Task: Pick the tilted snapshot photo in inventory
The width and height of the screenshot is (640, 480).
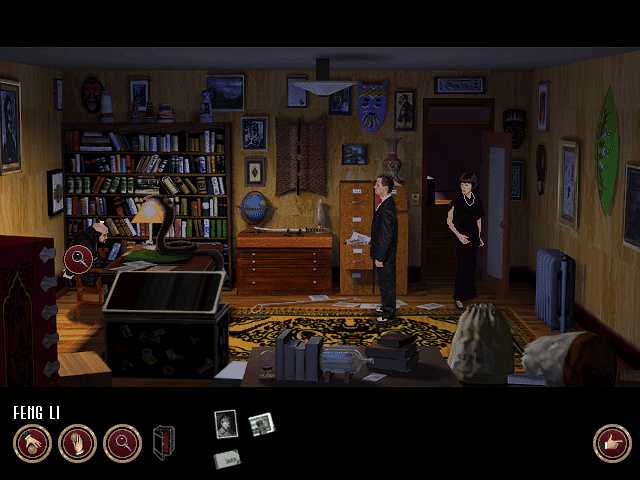Action: coord(261,424)
